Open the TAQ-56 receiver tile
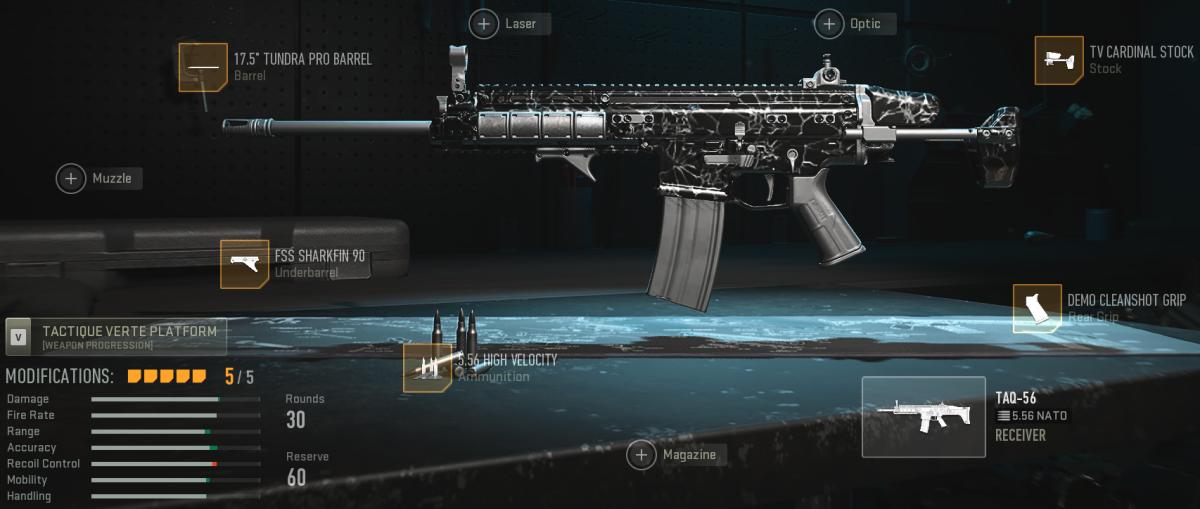The height and width of the screenshot is (509, 1200). pos(923,417)
